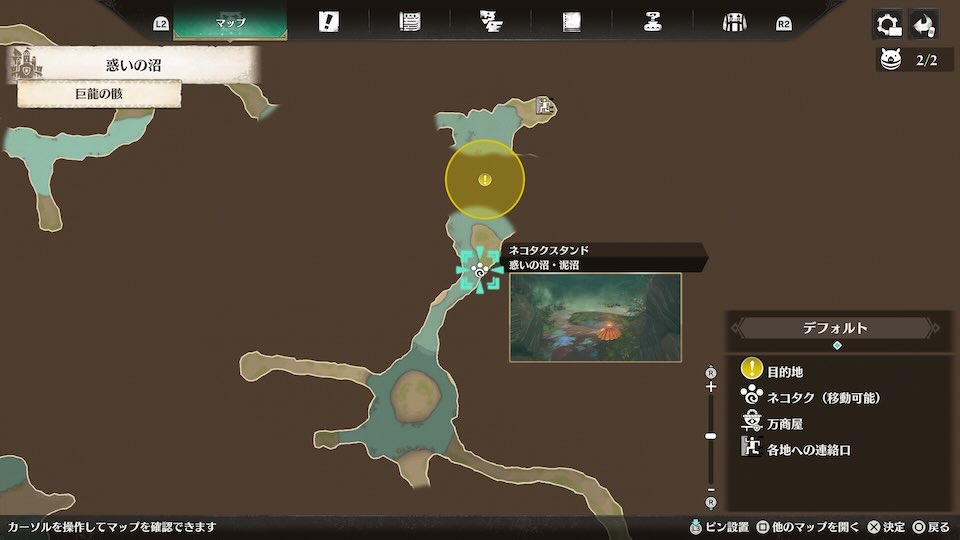Open the armor jacket equipment tab
Viewport: 960px width, 540px height.
click(x=735, y=22)
